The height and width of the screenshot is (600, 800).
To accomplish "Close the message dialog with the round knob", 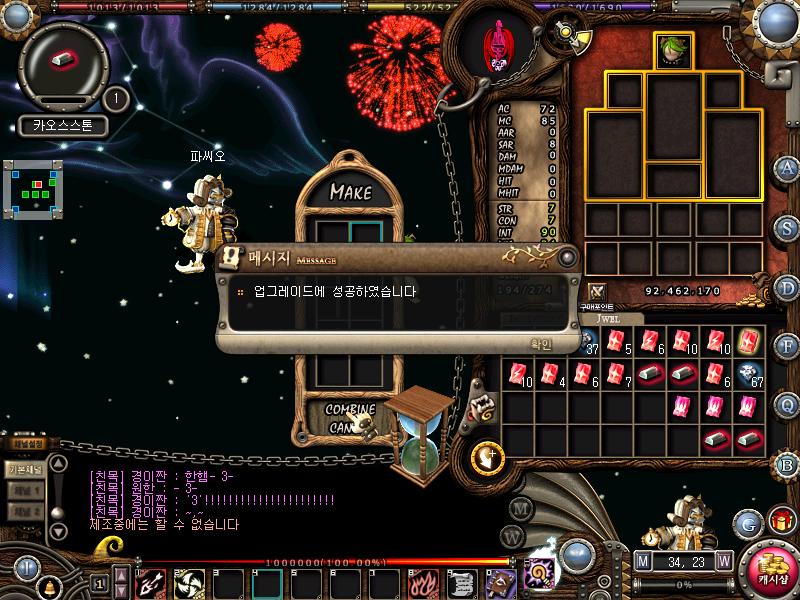I will point(568,257).
